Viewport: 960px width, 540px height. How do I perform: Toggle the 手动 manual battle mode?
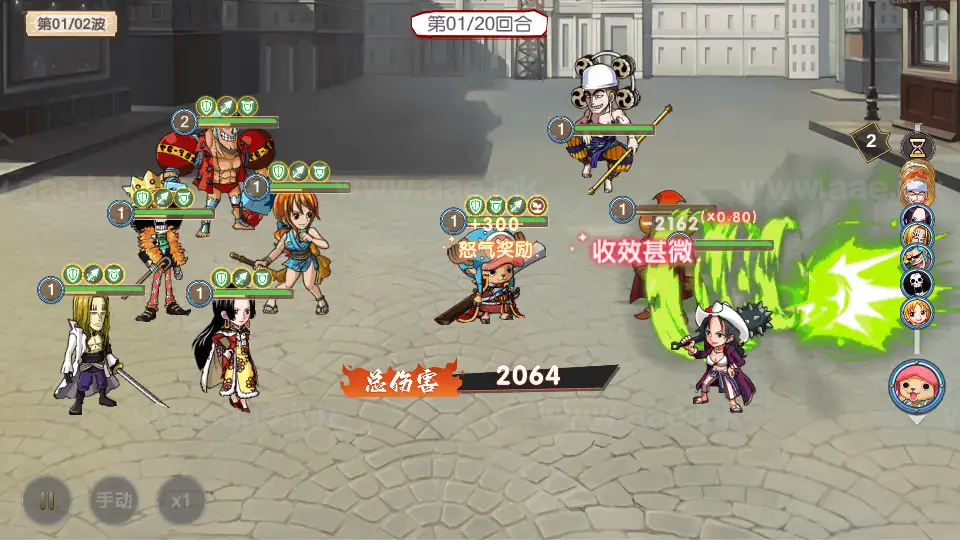tap(114, 500)
